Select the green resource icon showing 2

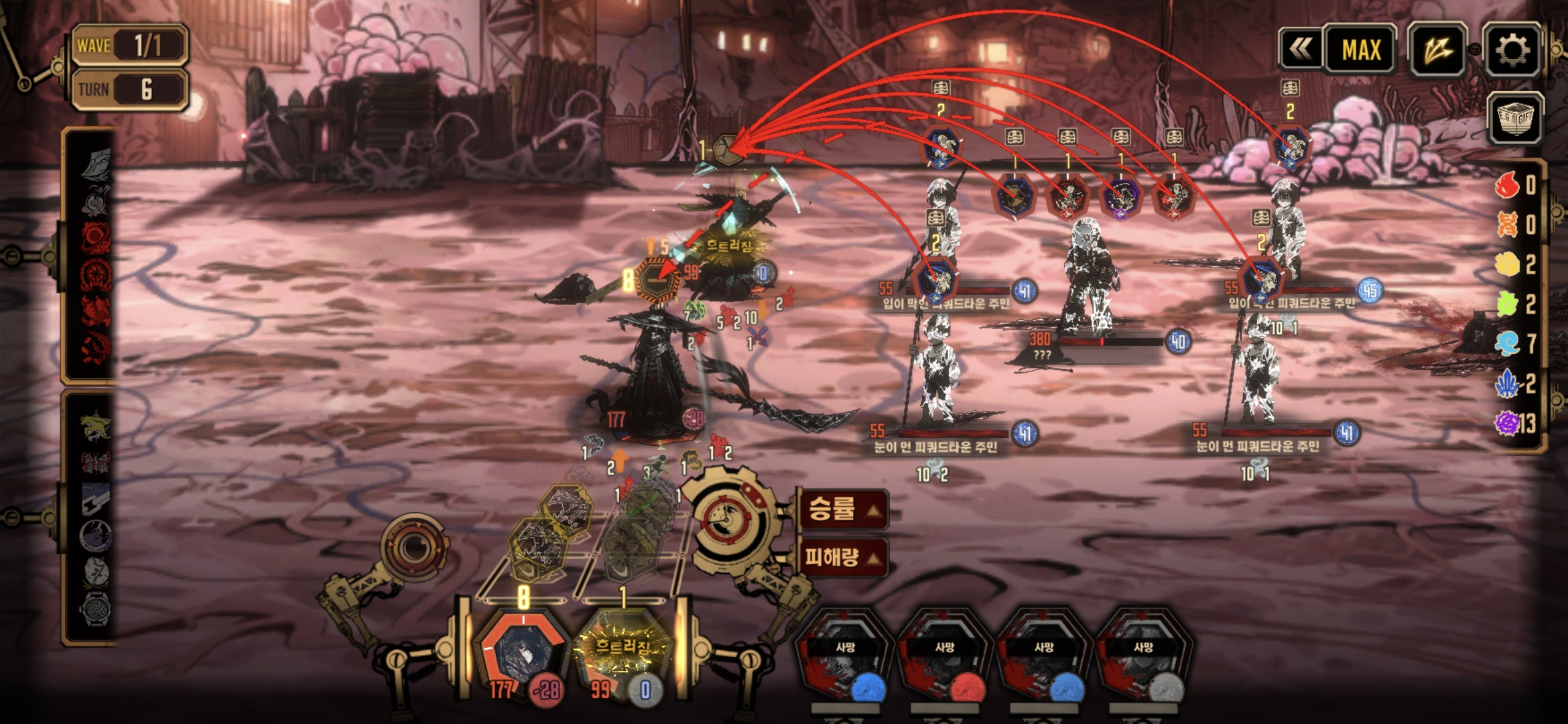(x=1508, y=304)
